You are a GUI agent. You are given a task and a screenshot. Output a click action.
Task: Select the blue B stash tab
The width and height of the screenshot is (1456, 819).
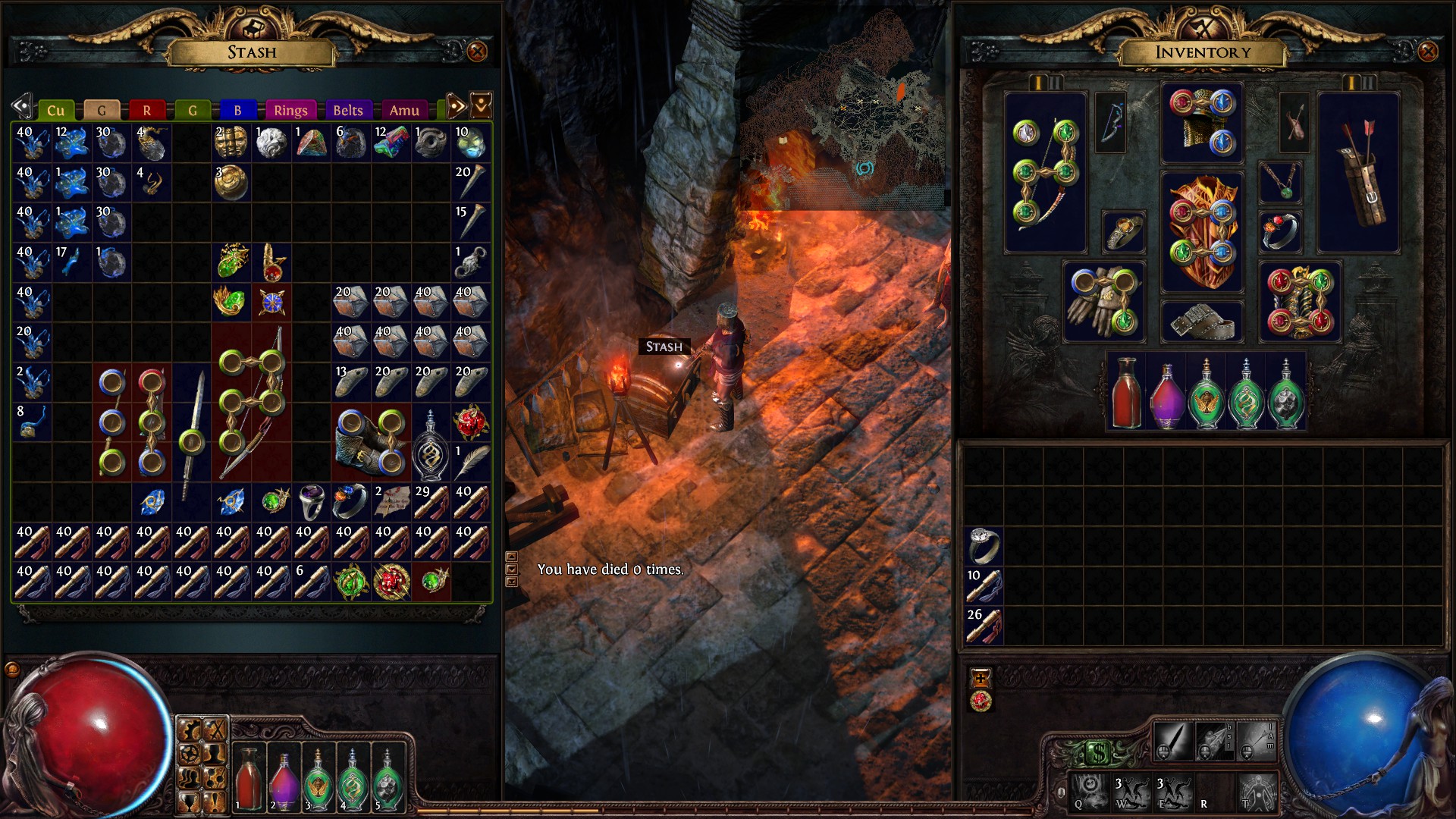tap(237, 111)
